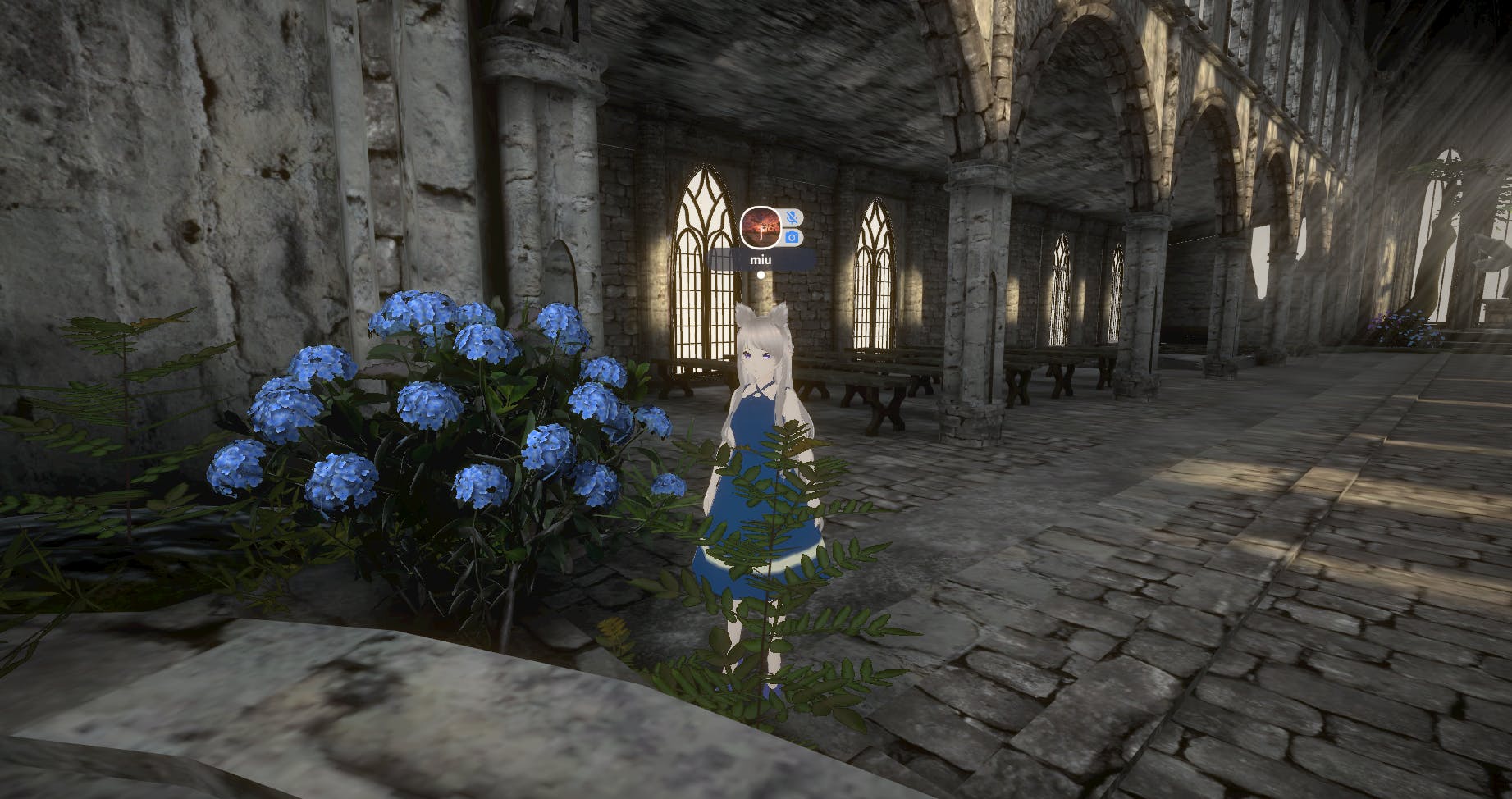
Task: Click the circular avatar portrait above the nameplate
Action: pyautogui.click(x=761, y=226)
